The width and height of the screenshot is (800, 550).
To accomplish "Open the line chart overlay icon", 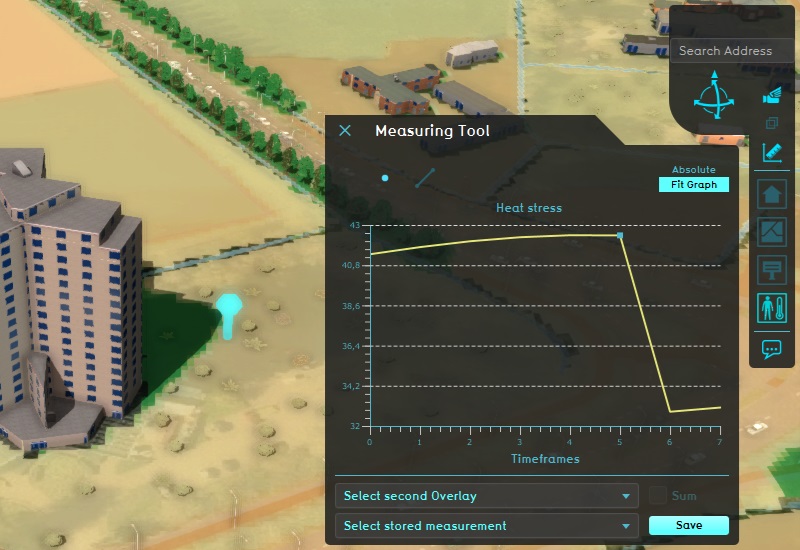I will [x=771, y=232].
